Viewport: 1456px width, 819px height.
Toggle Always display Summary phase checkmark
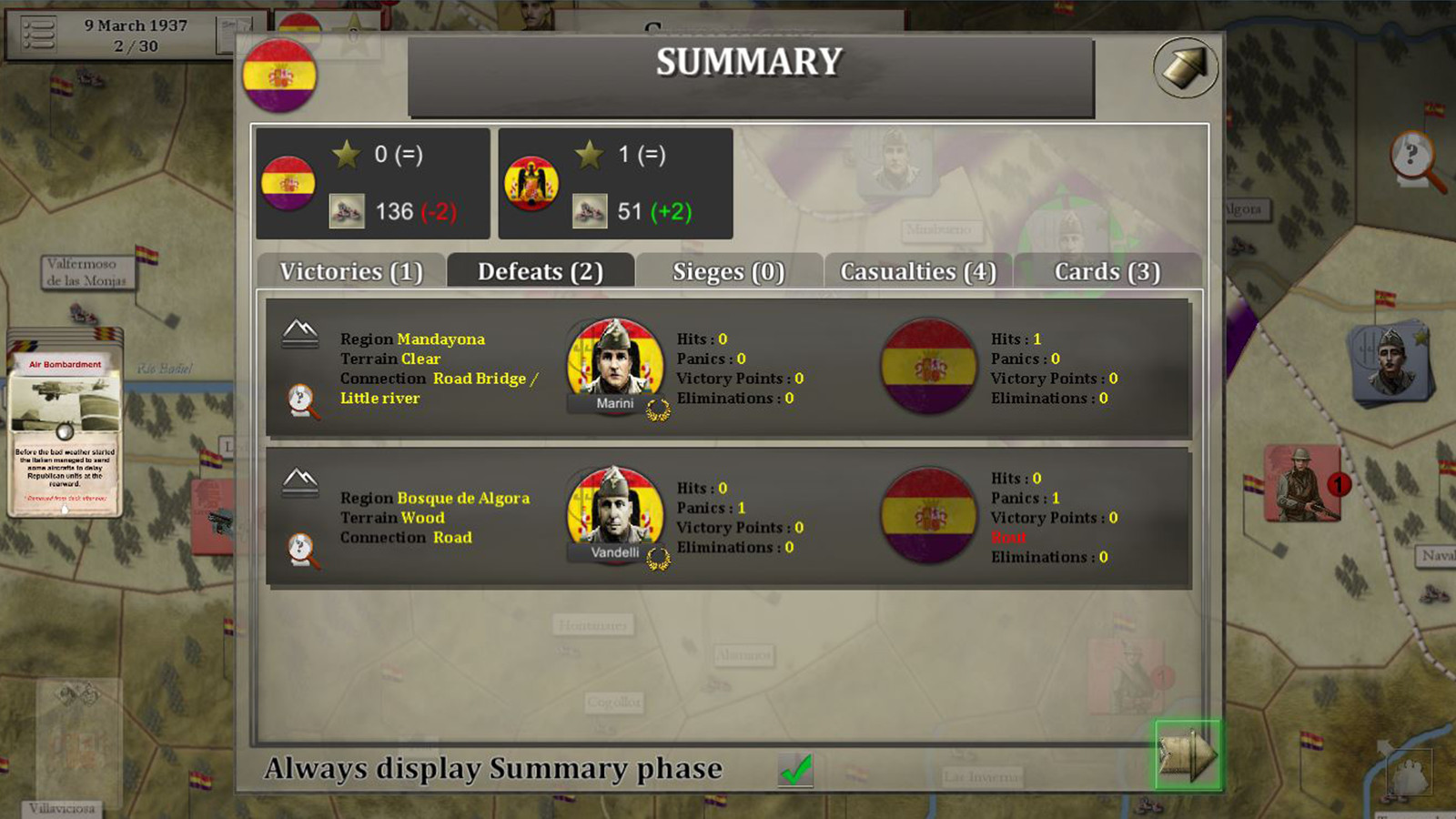(795, 770)
